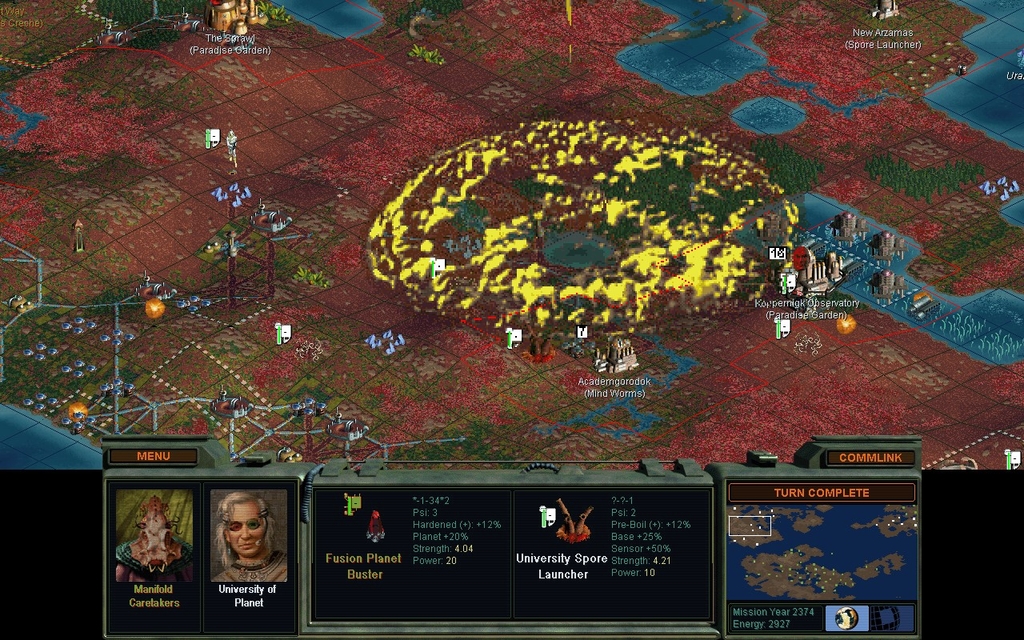This screenshot has height=640, width=1024.
Task: Switch to the planet globe view button
Action: pos(846,617)
